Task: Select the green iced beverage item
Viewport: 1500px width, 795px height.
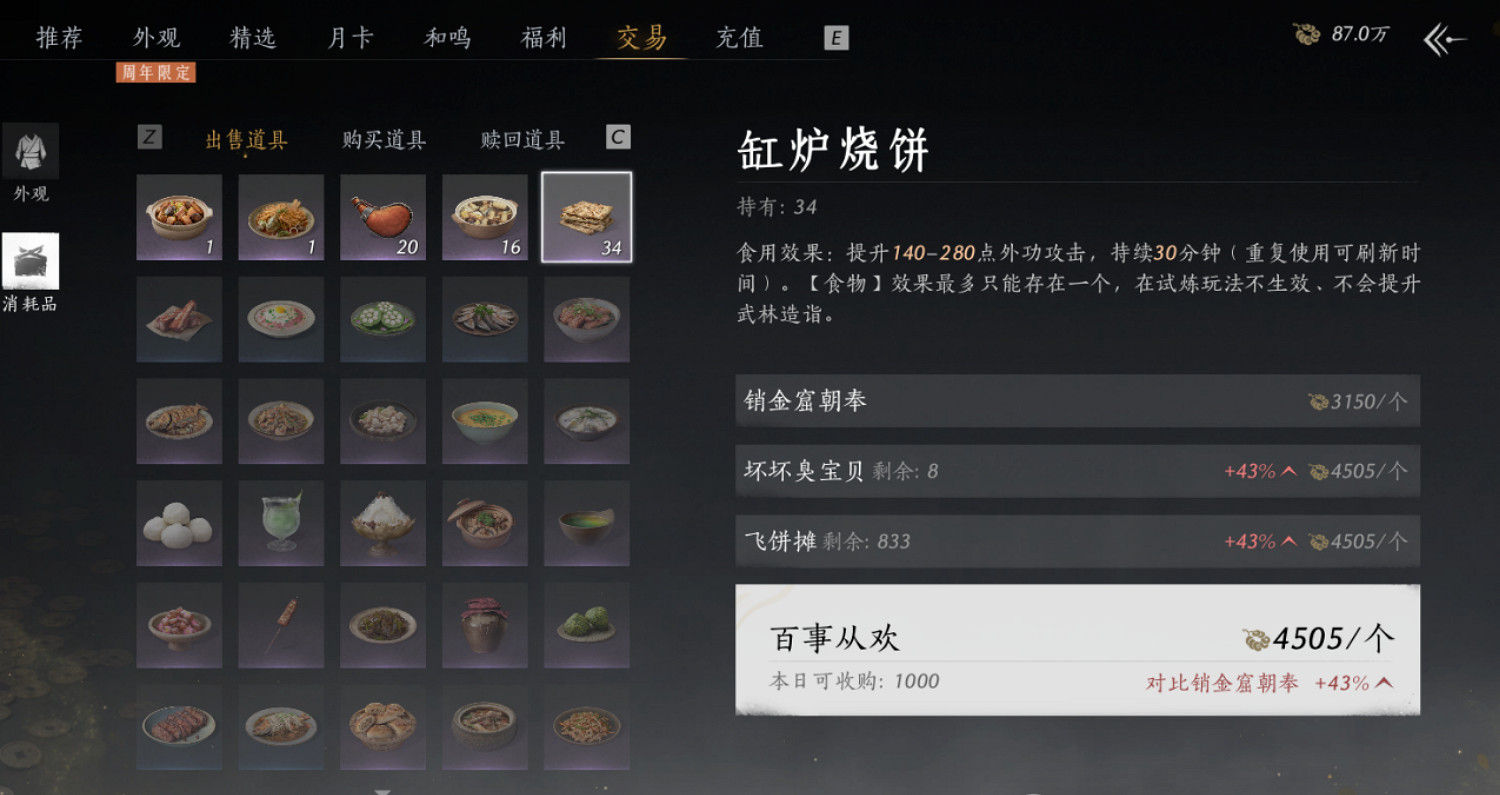Action: click(x=281, y=523)
